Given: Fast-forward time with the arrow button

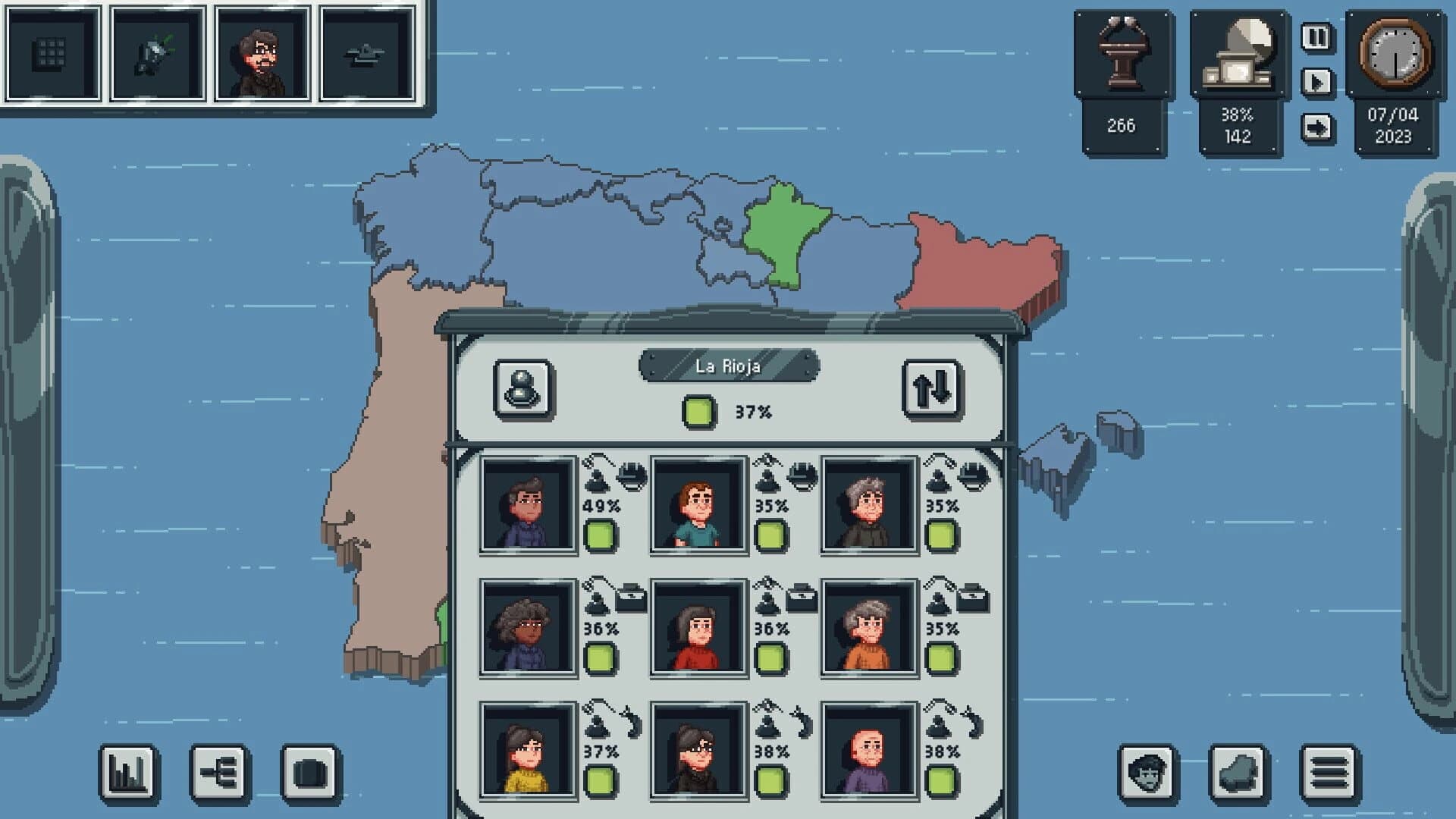Looking at the screenshot, I should click(1316, 127).
